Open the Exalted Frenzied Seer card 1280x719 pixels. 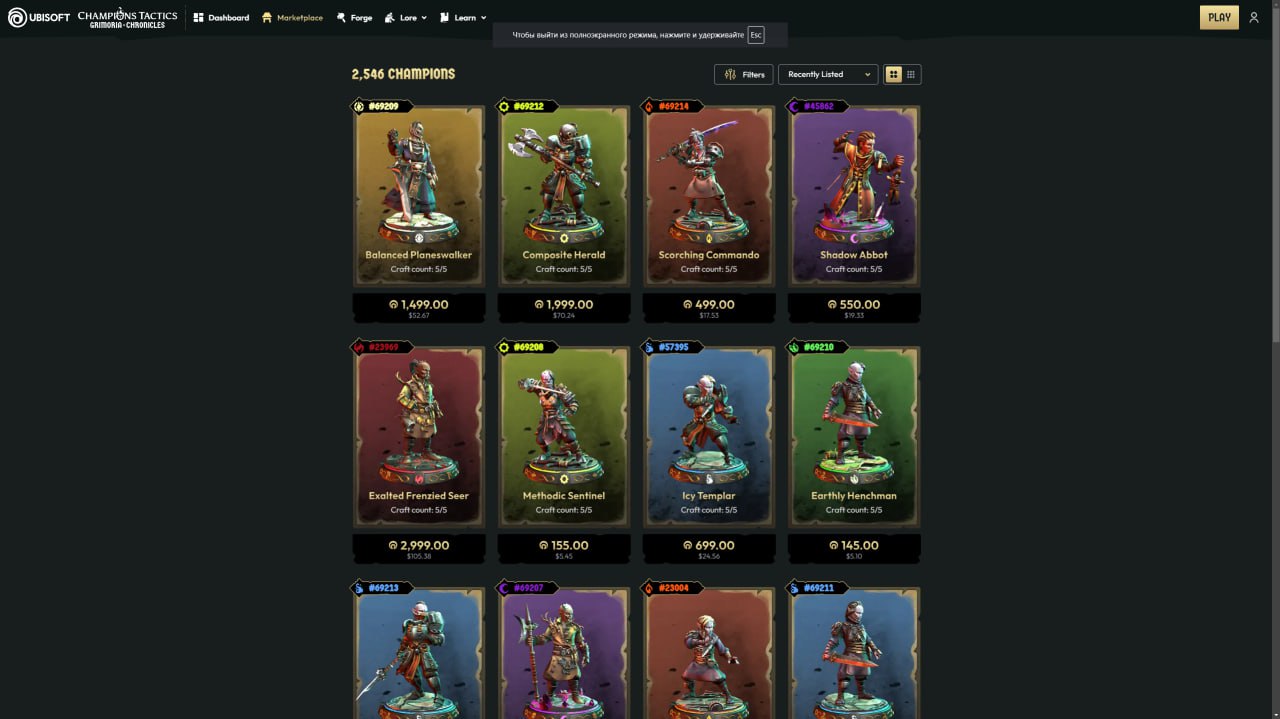click(x=419, y=436)
